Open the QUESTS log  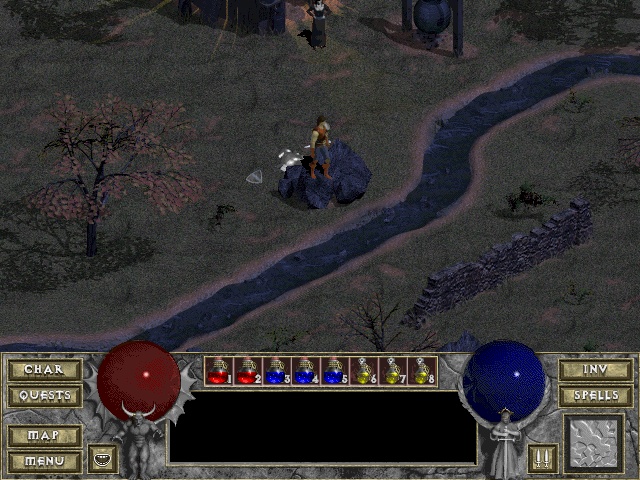click(44, 395)
